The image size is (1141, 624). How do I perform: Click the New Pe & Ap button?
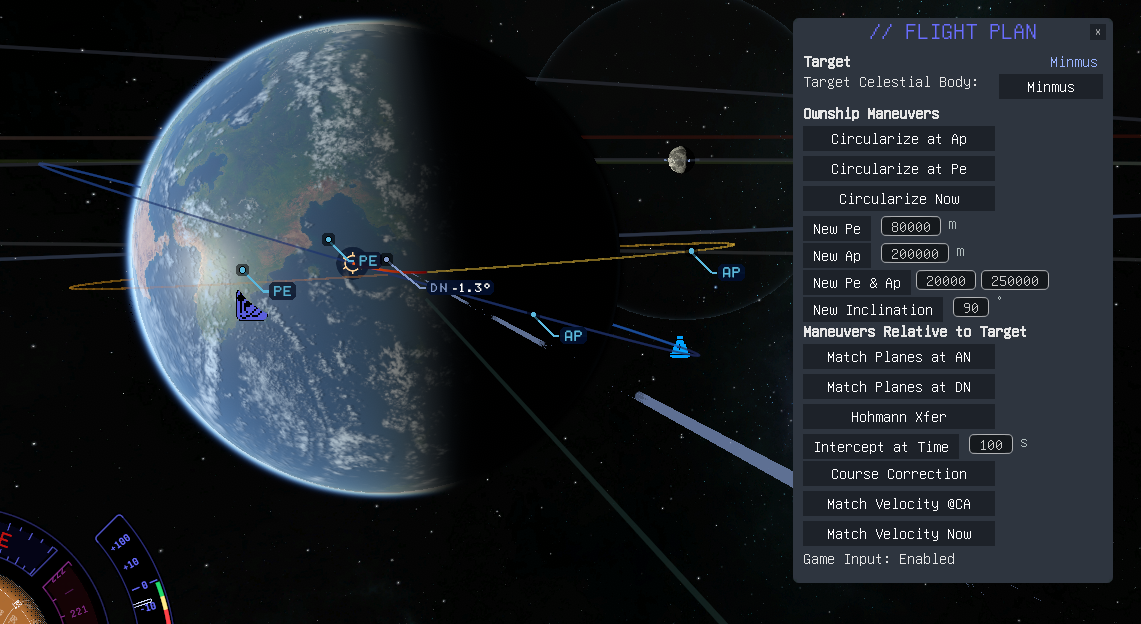(x=856, y=283)
